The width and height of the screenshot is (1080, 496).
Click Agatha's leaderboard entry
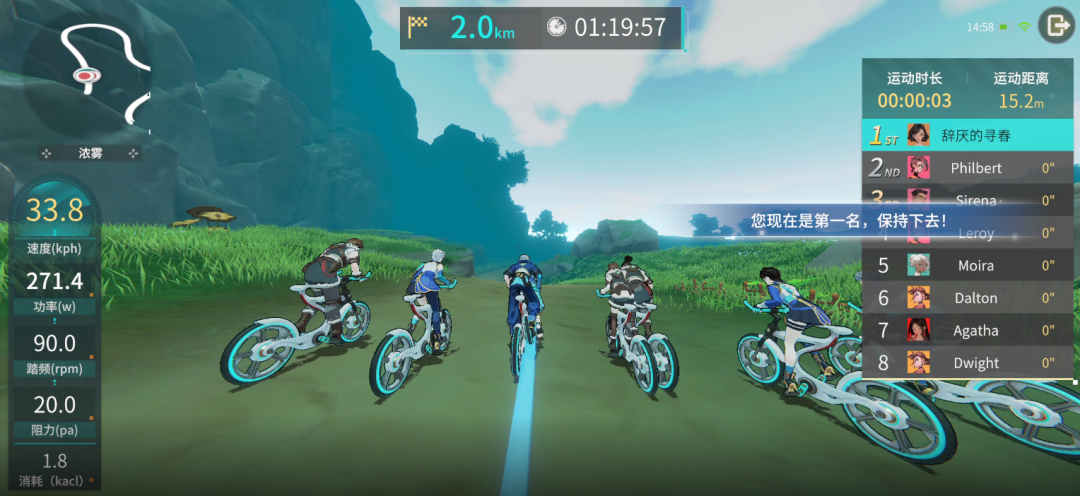click(x=967, y=330)
